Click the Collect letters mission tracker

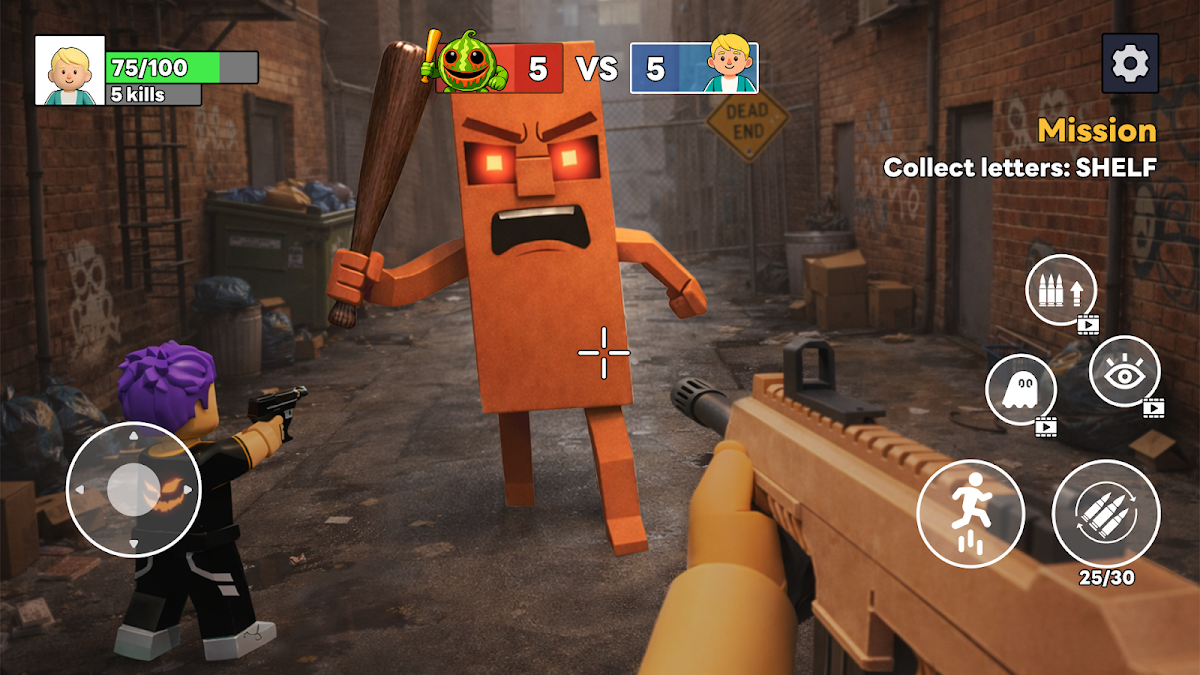click(x=1019, y=168)
